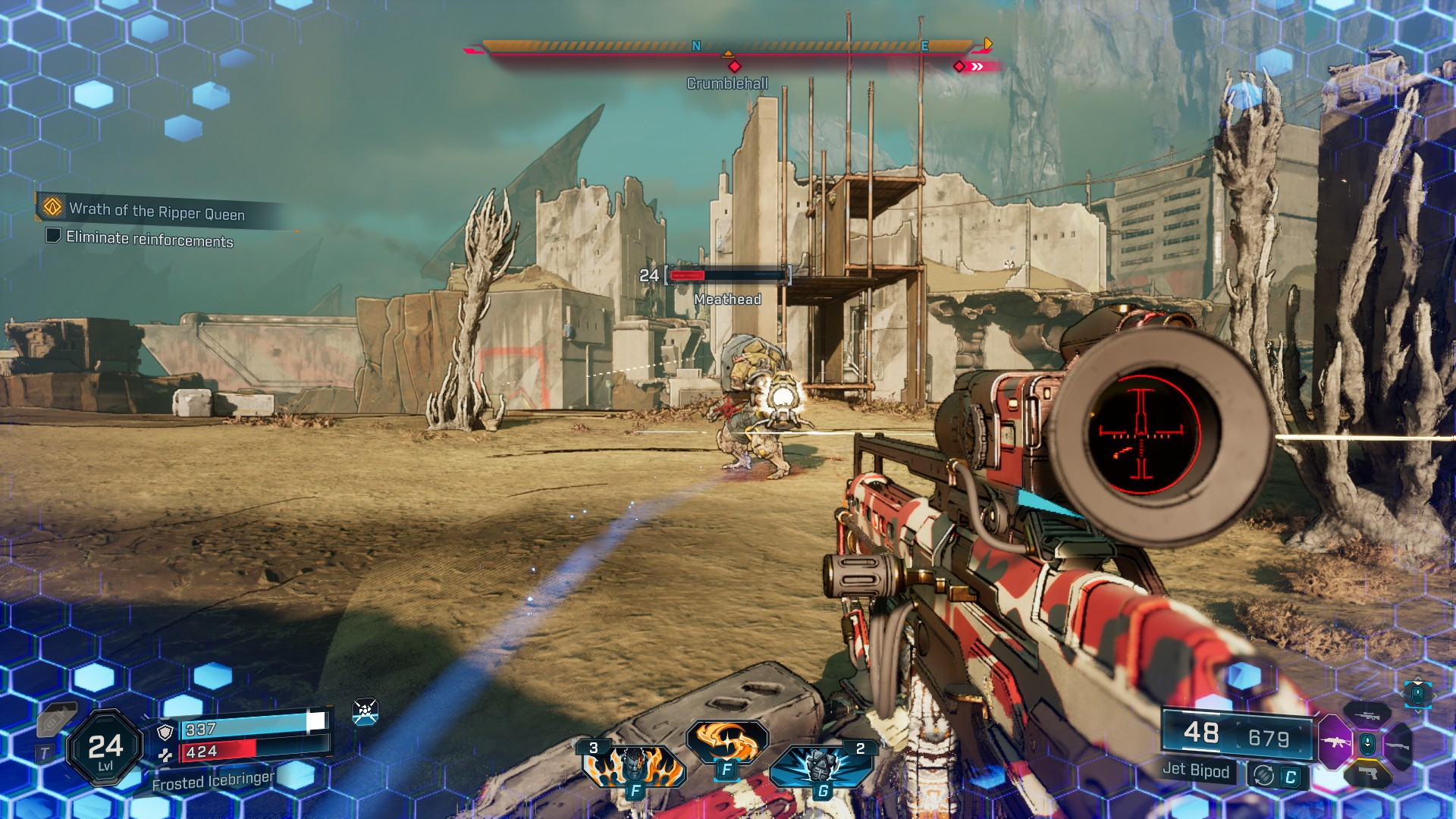Equip the pistol from the weapon wheel
This screenshot has width=1456, height=819.
click(x=1368, y=773)
